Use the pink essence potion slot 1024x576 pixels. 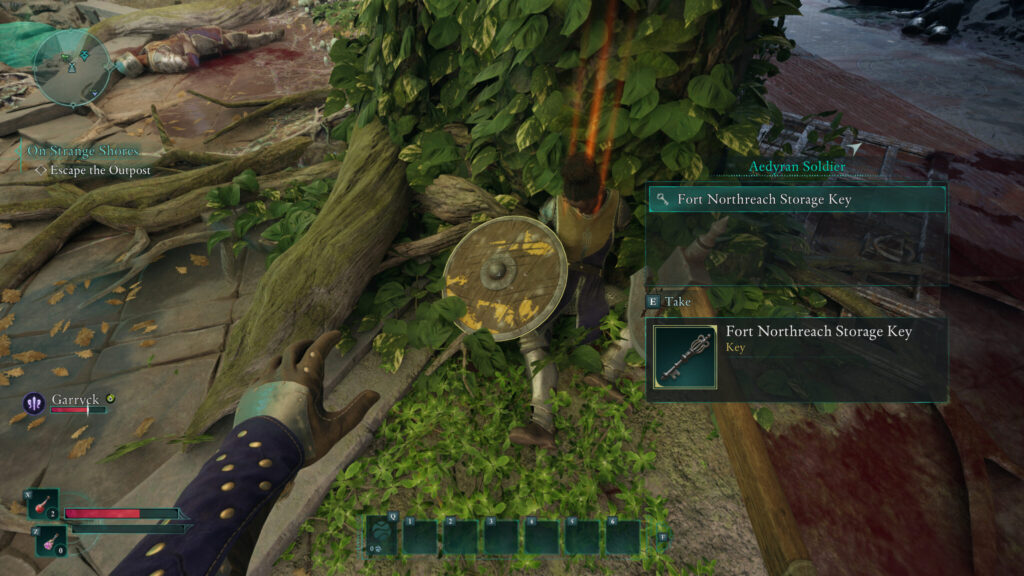point(50,541)
